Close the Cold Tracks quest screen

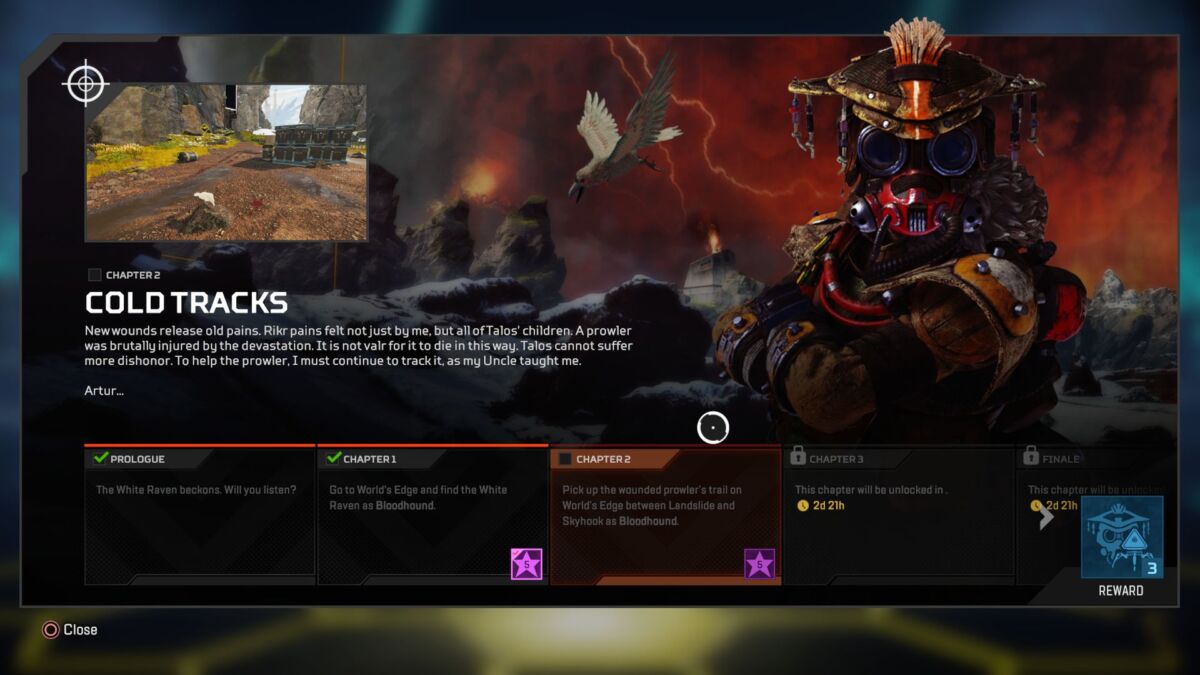[70, 630]
